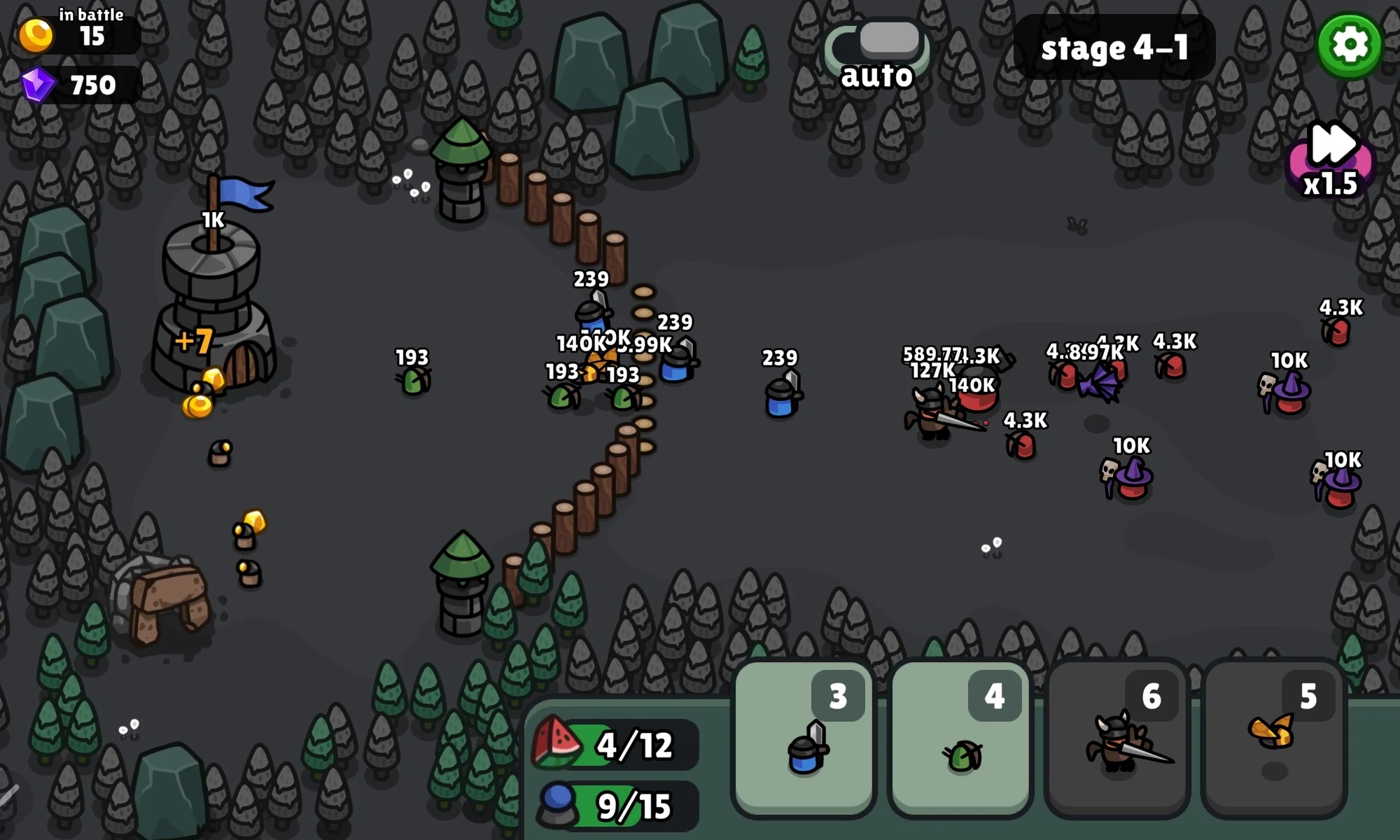Deploy the green archer unit card
Image resolution: width=1400 pixels, height=840 pixels.
[x=960, y=739]
